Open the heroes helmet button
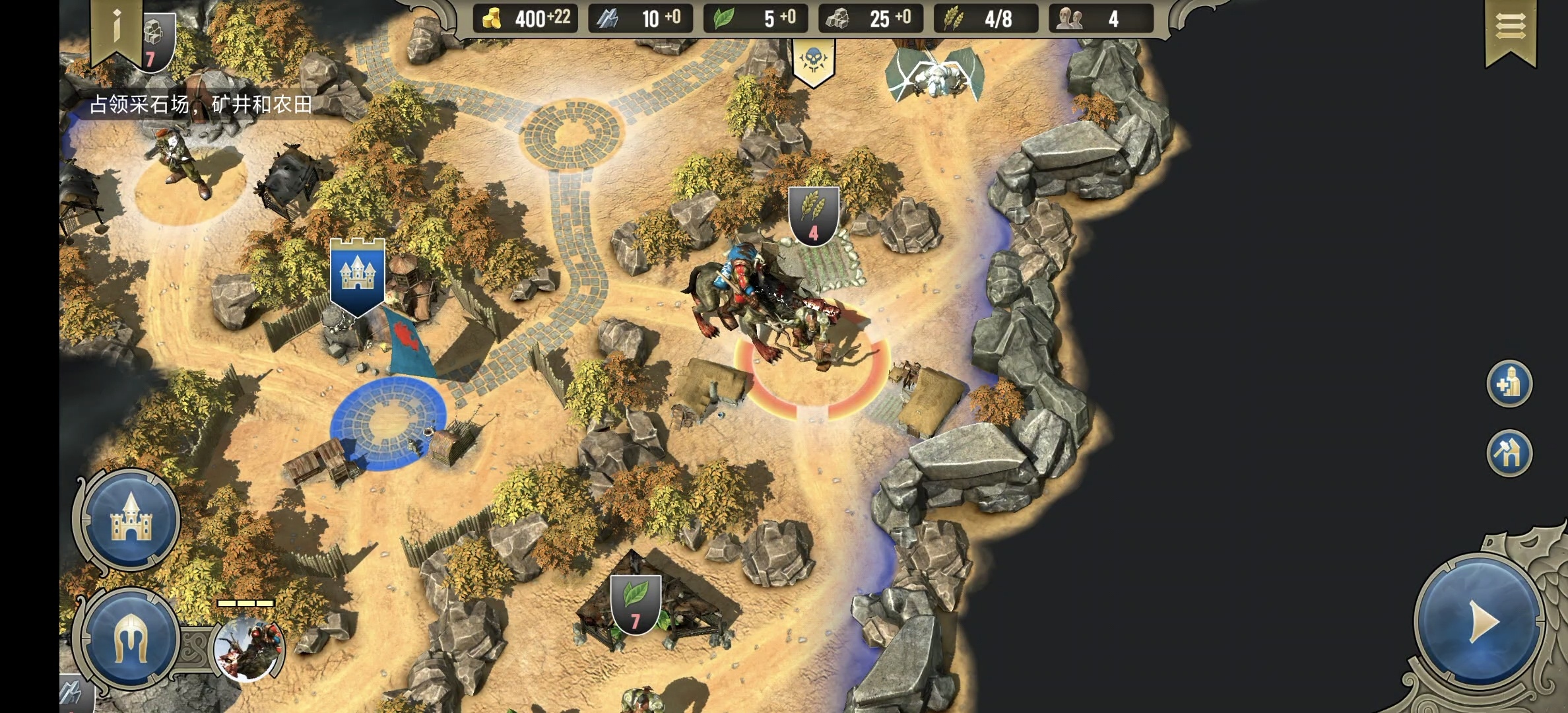The image size is (1568, 713). tap(130, 638)
